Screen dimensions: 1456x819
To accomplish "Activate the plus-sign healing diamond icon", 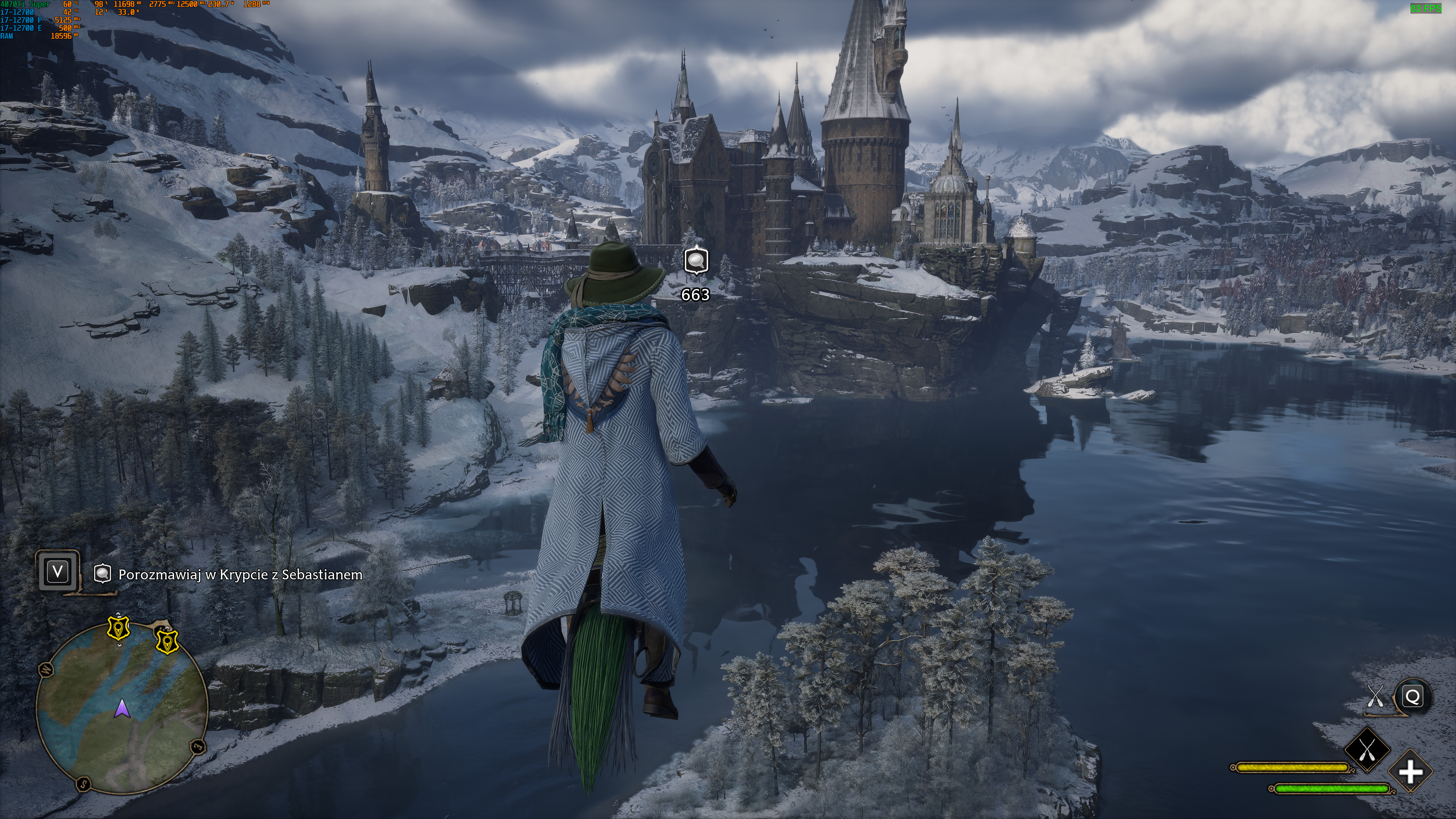I will click(1410, 772).
